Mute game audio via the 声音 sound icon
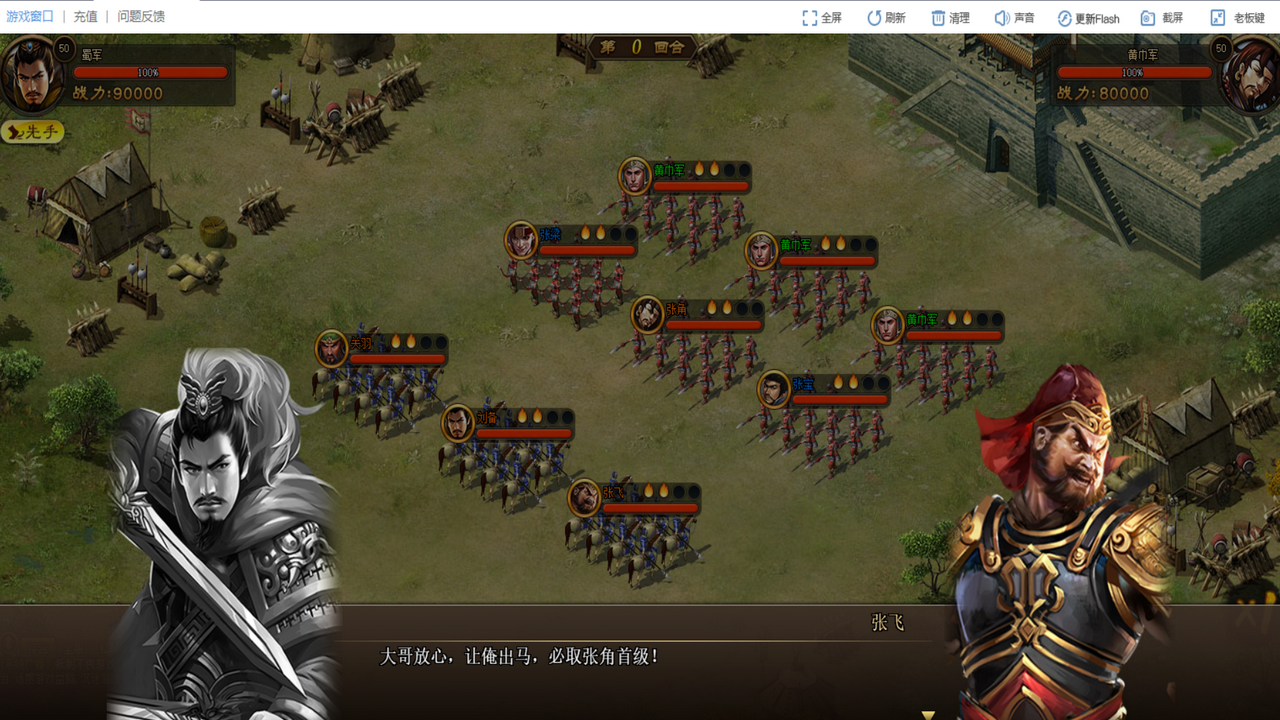The width and height of the screenshot is (1280, 720). point(1002,16)
